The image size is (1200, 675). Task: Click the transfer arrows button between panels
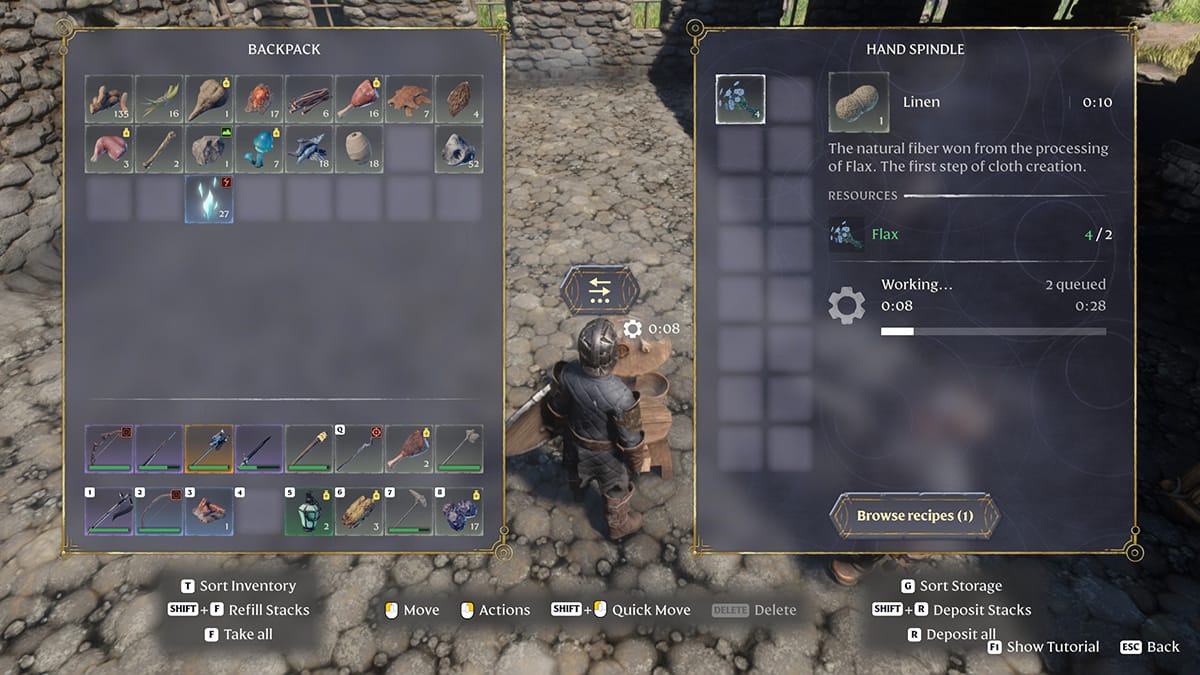(x=600, y=290)
